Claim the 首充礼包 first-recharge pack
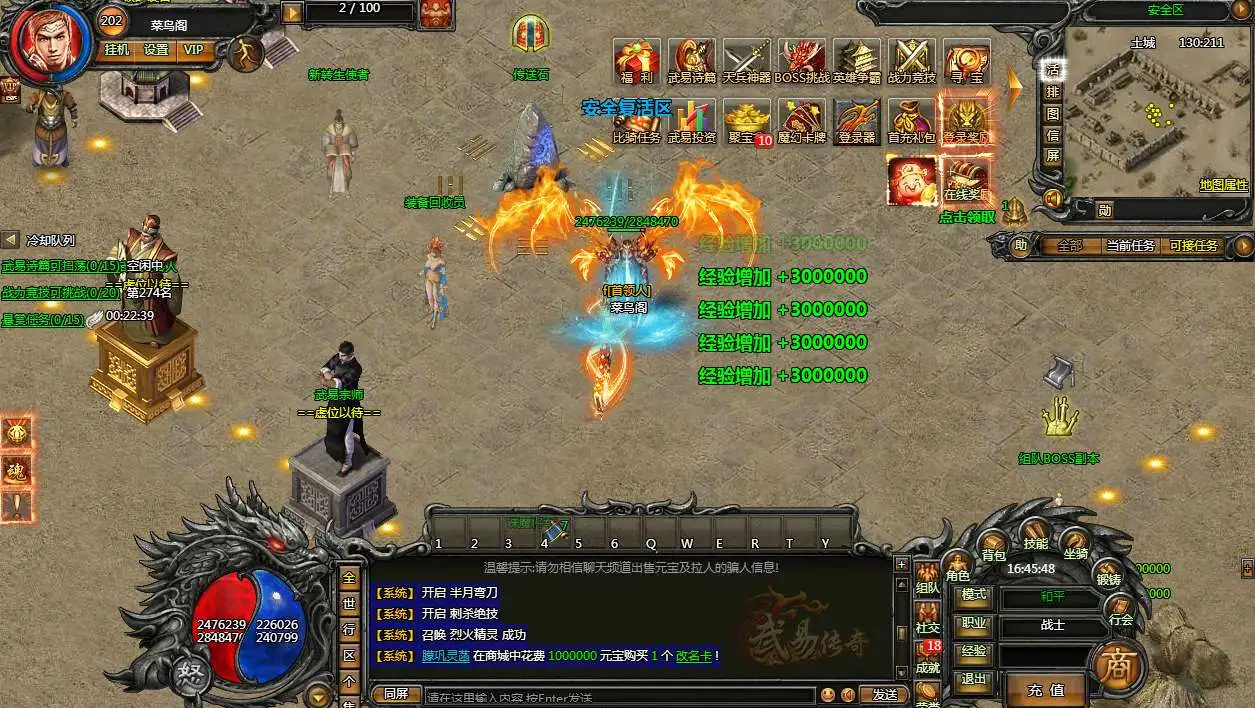Viewport: 1255px width, 708px height. tap(911, 120)
